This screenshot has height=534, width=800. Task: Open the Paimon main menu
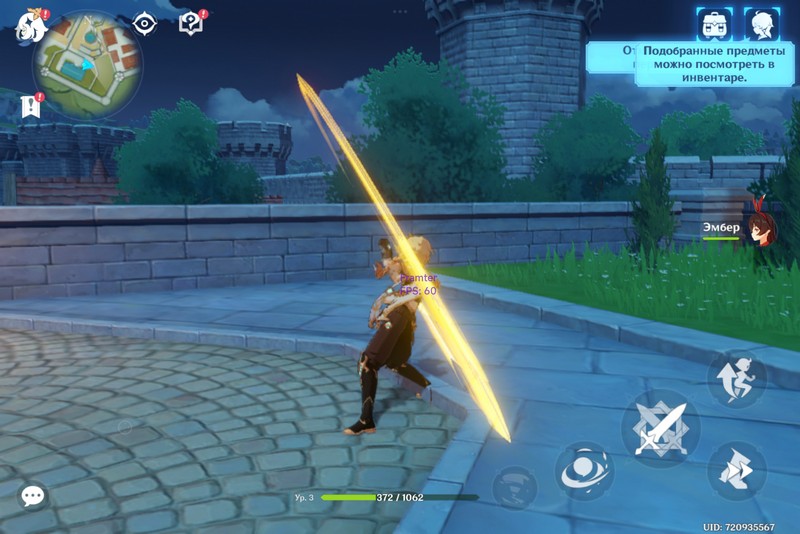[31, 26]
